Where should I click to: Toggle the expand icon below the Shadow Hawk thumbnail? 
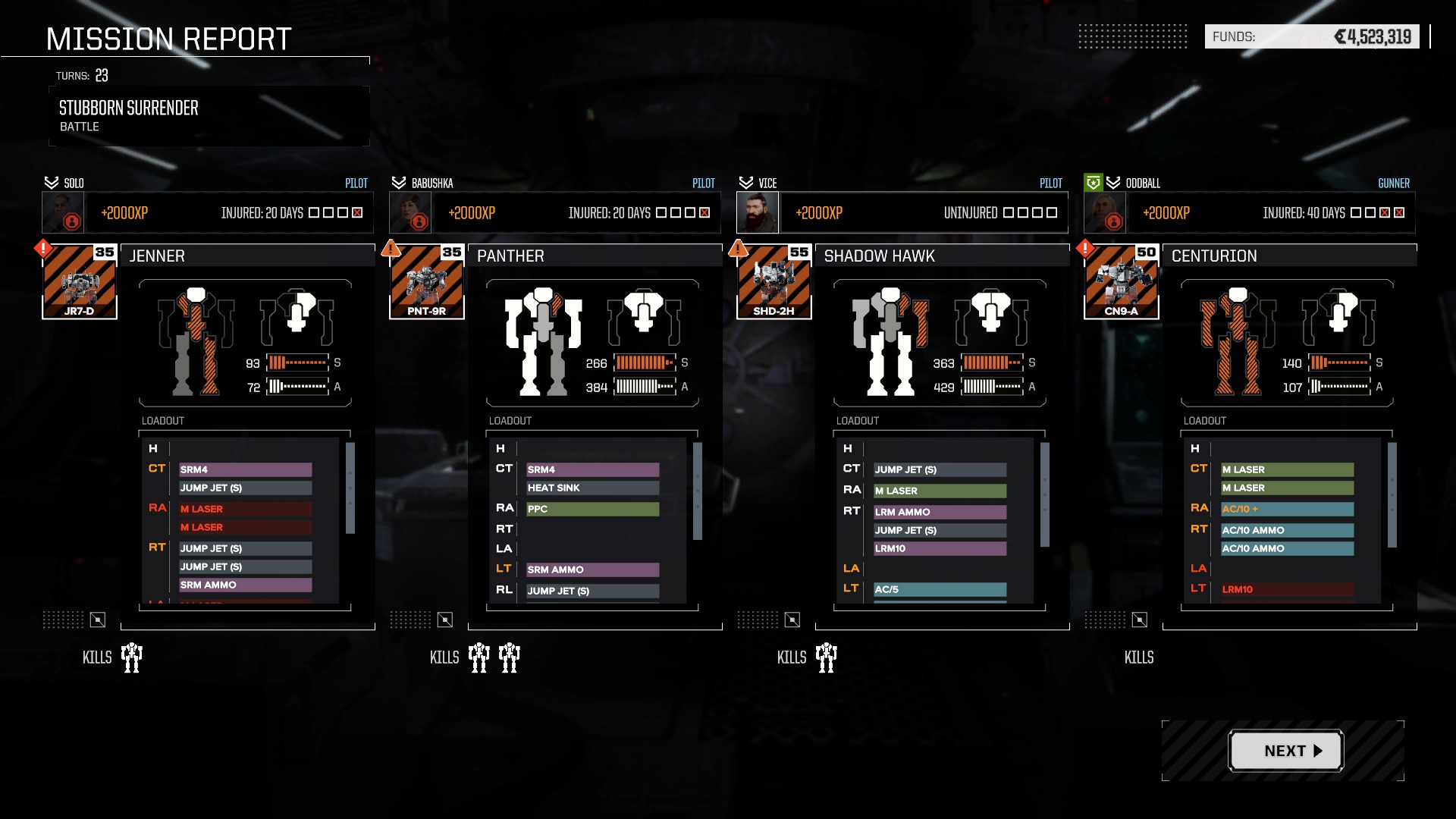click(x=792, y=620)
